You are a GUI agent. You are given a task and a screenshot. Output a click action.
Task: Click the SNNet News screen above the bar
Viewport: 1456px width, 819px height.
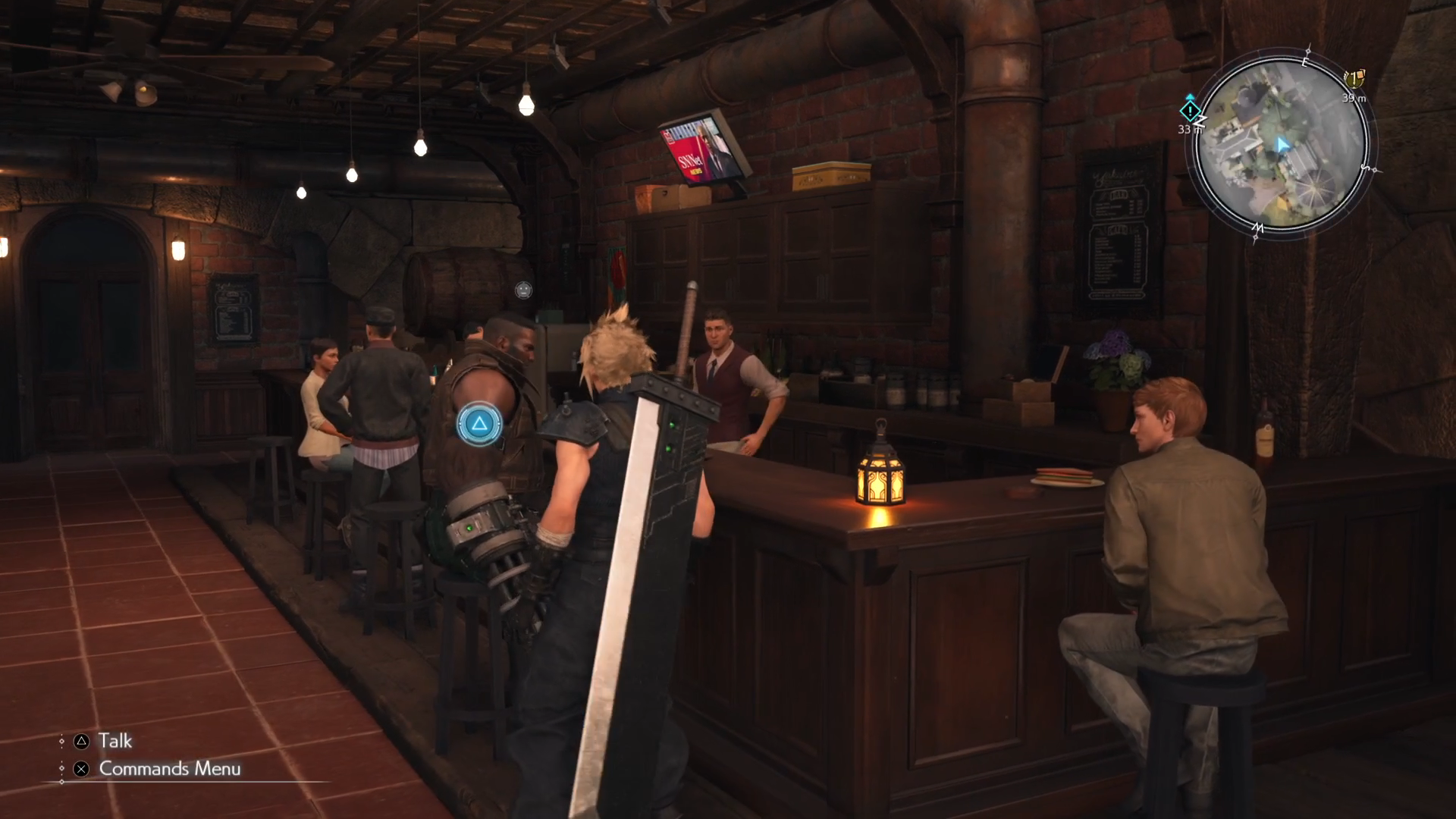coord(696,149)
